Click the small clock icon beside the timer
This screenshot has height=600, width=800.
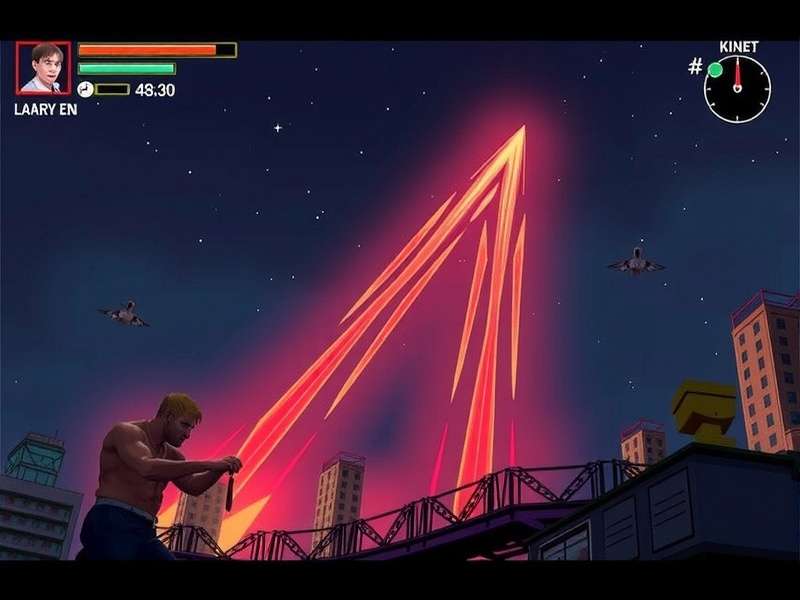coord(85,89)
